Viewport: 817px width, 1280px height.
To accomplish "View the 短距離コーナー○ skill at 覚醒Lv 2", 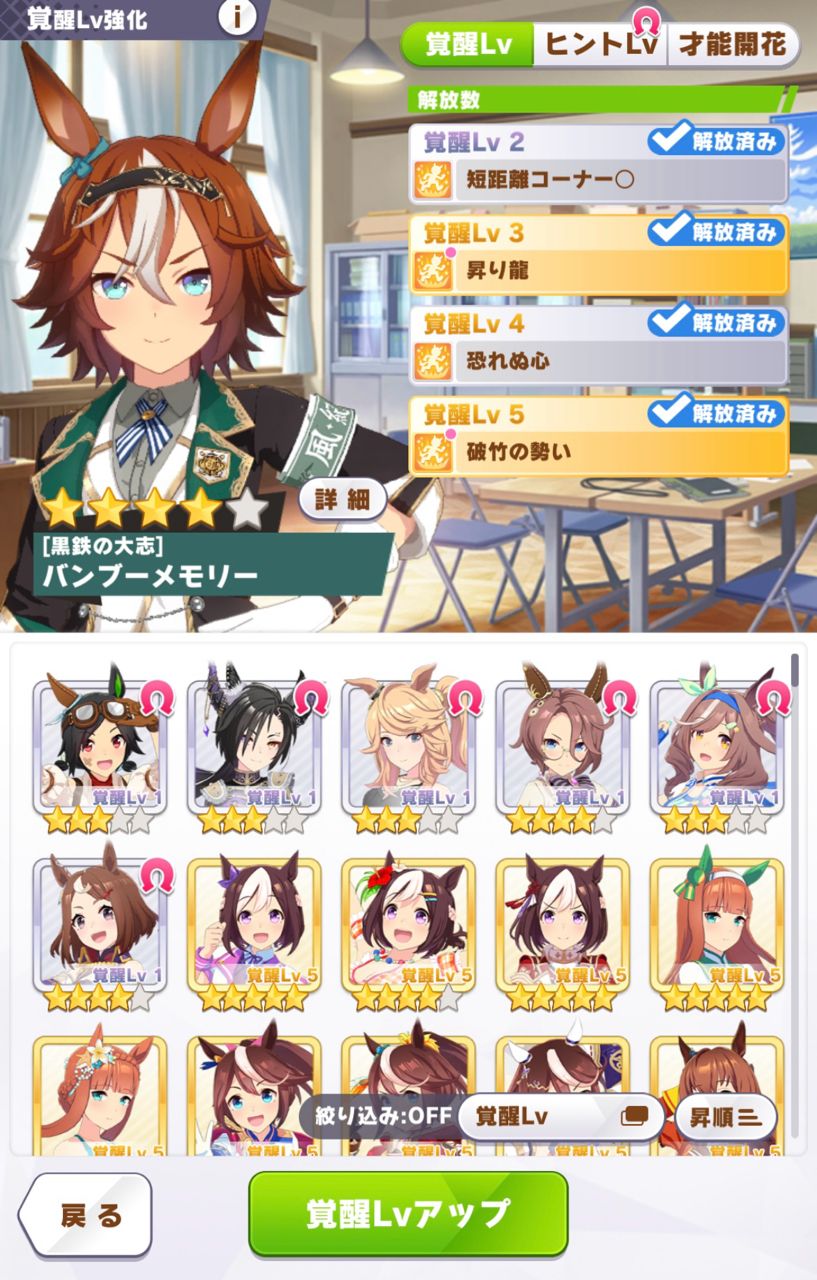I will [598, 180].
